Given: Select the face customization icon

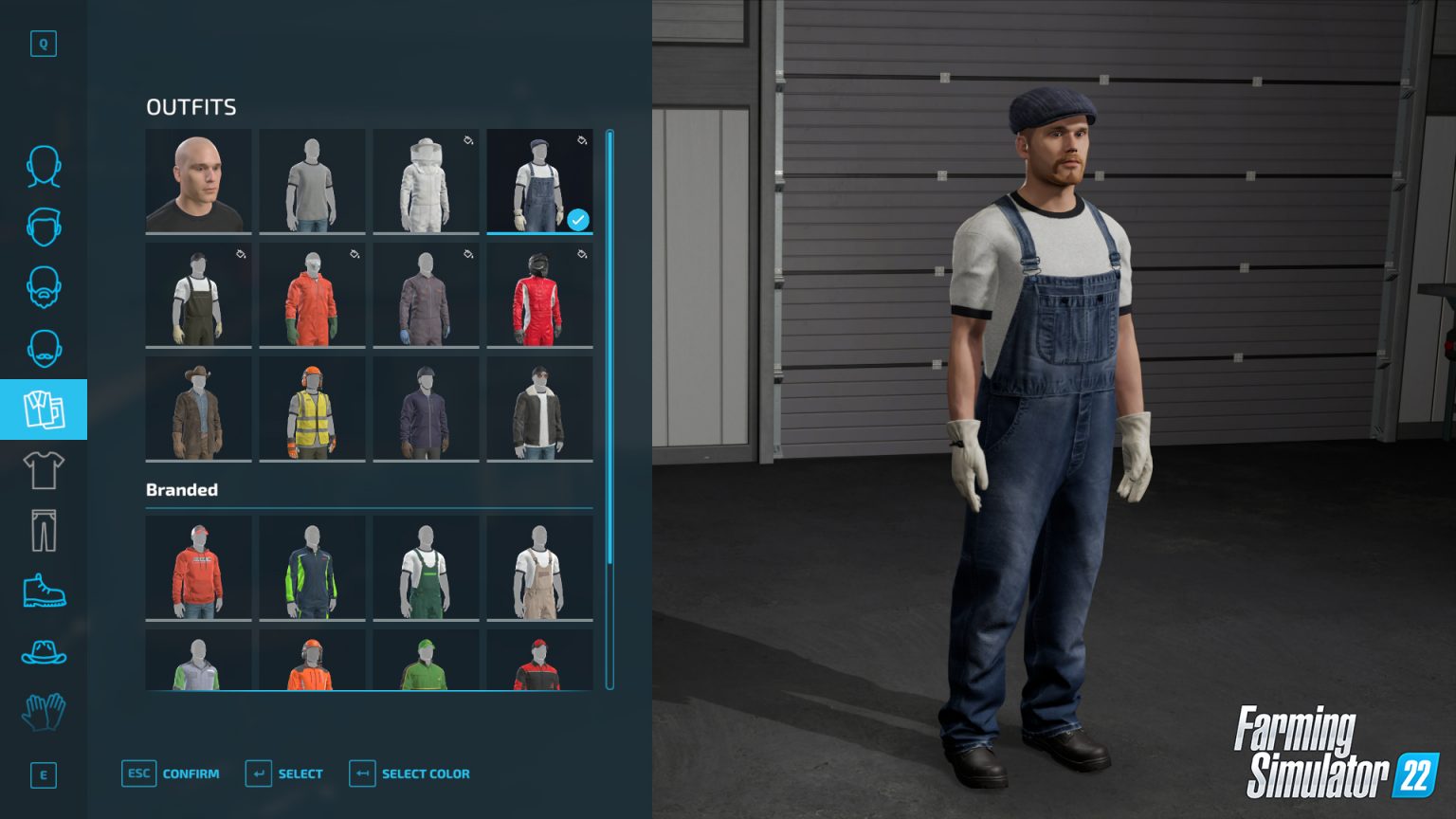Looking at the screenshot, I should click(44, 166).
